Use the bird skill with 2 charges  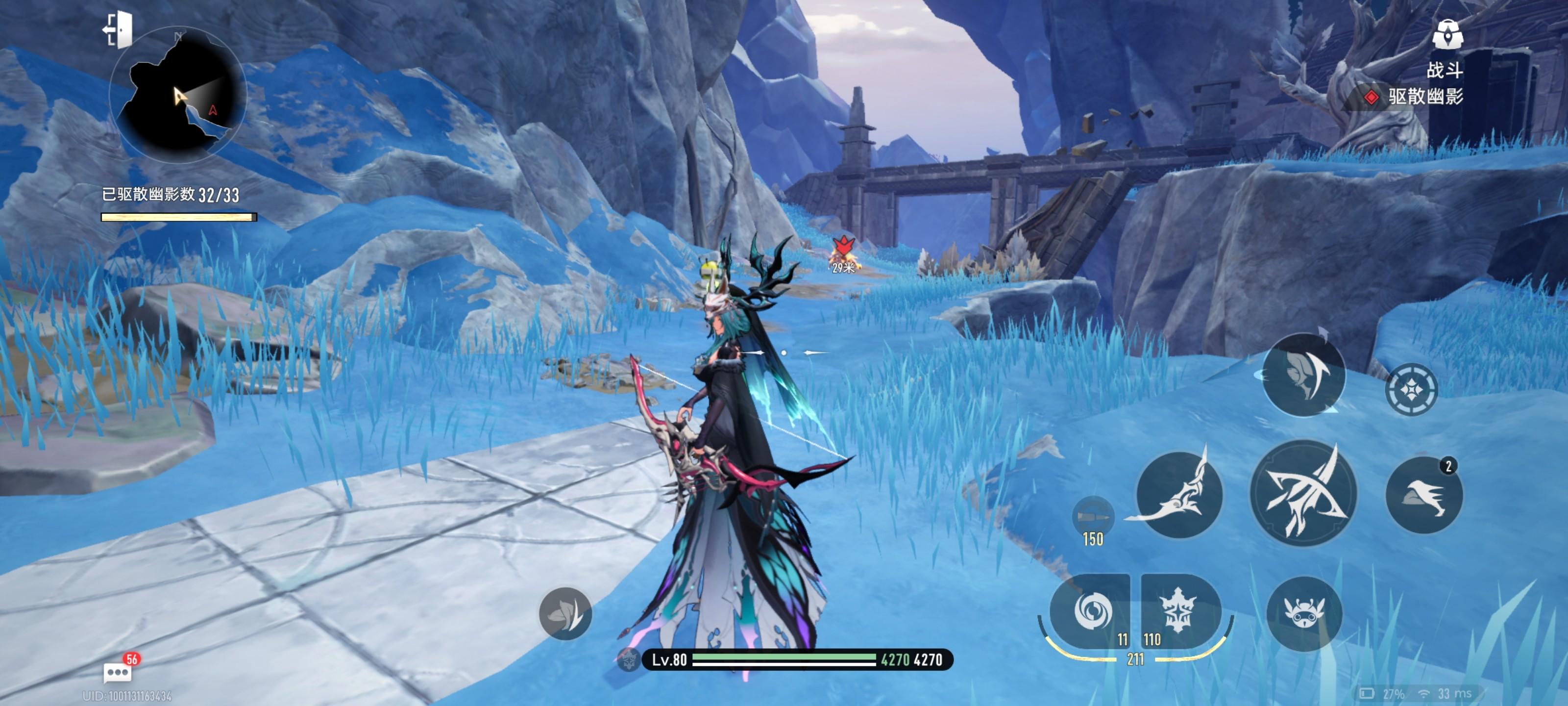point(1424,495)
